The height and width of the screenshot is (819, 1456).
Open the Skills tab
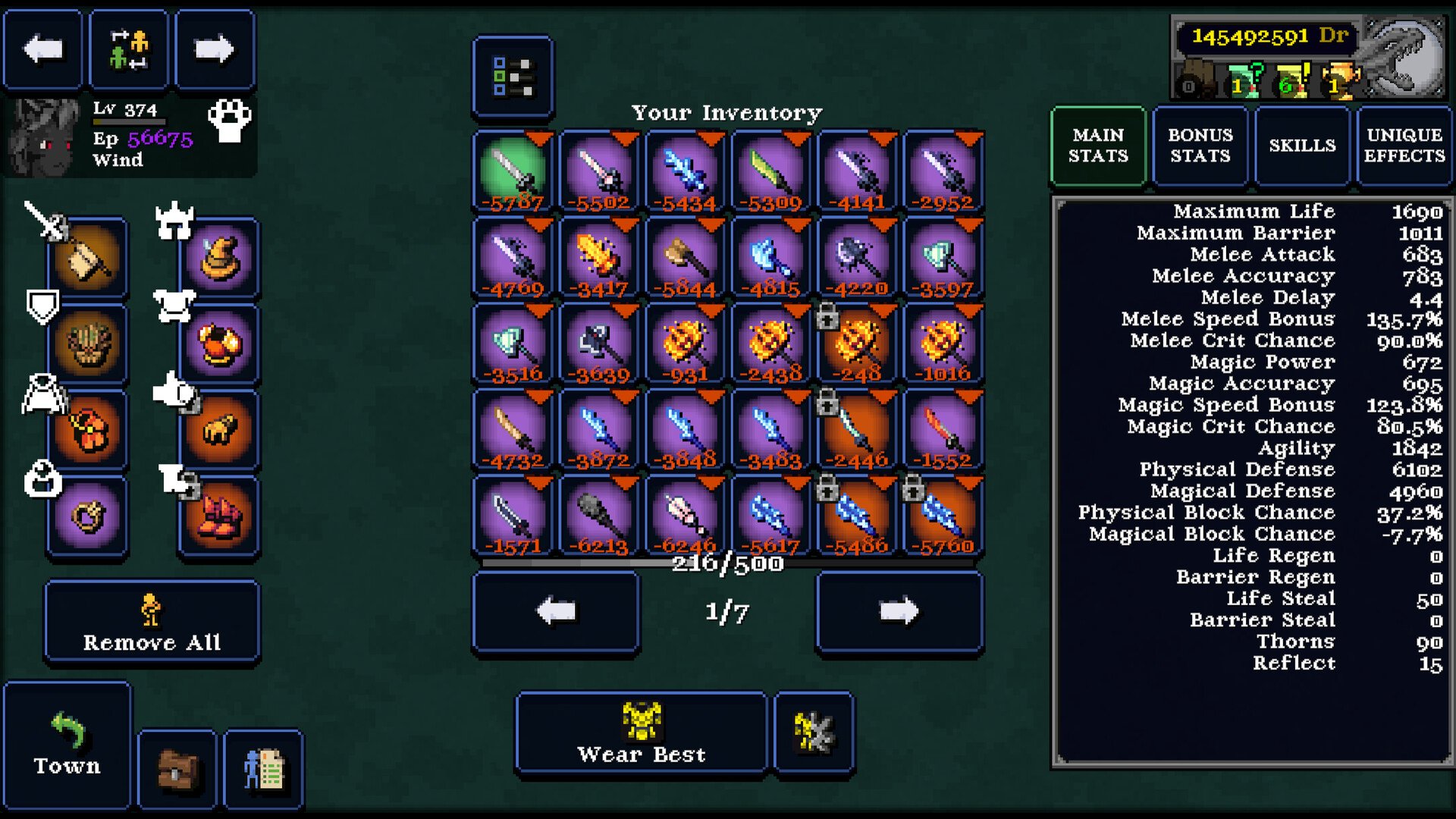point(1302,146)
